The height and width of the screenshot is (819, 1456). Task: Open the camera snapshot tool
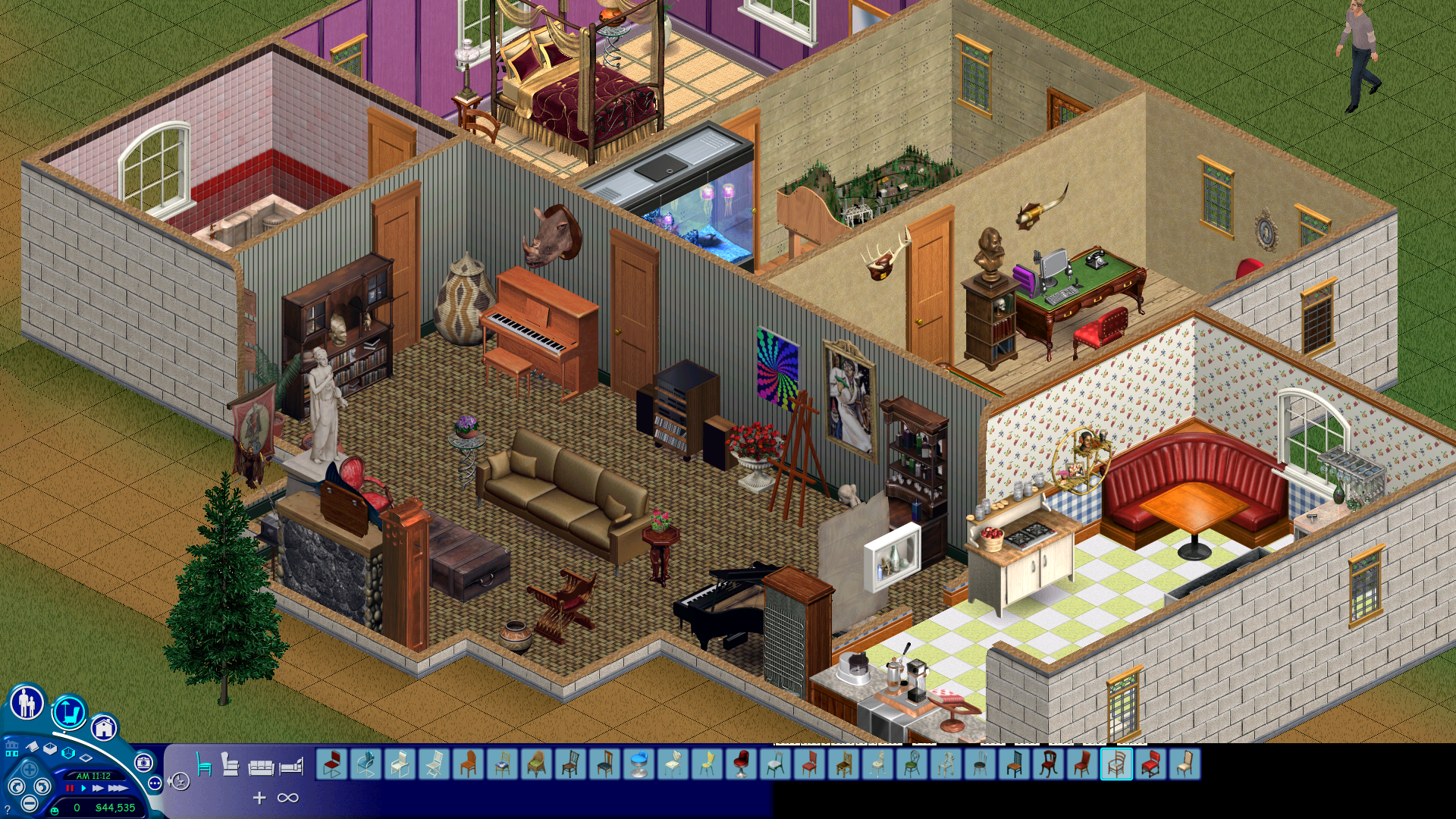click(x=146, y=764)
